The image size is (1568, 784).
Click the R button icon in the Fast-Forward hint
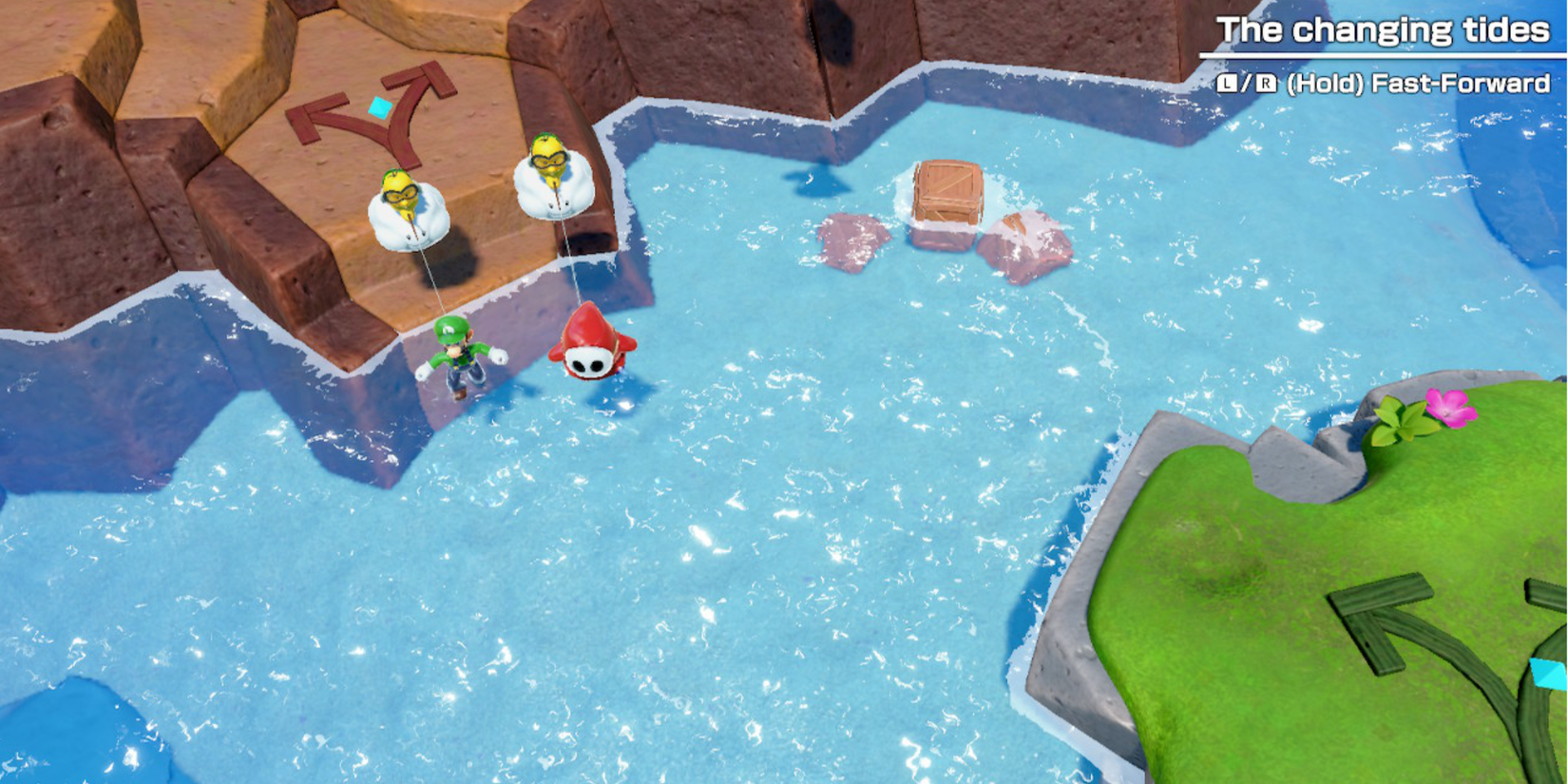(1266, 83)
